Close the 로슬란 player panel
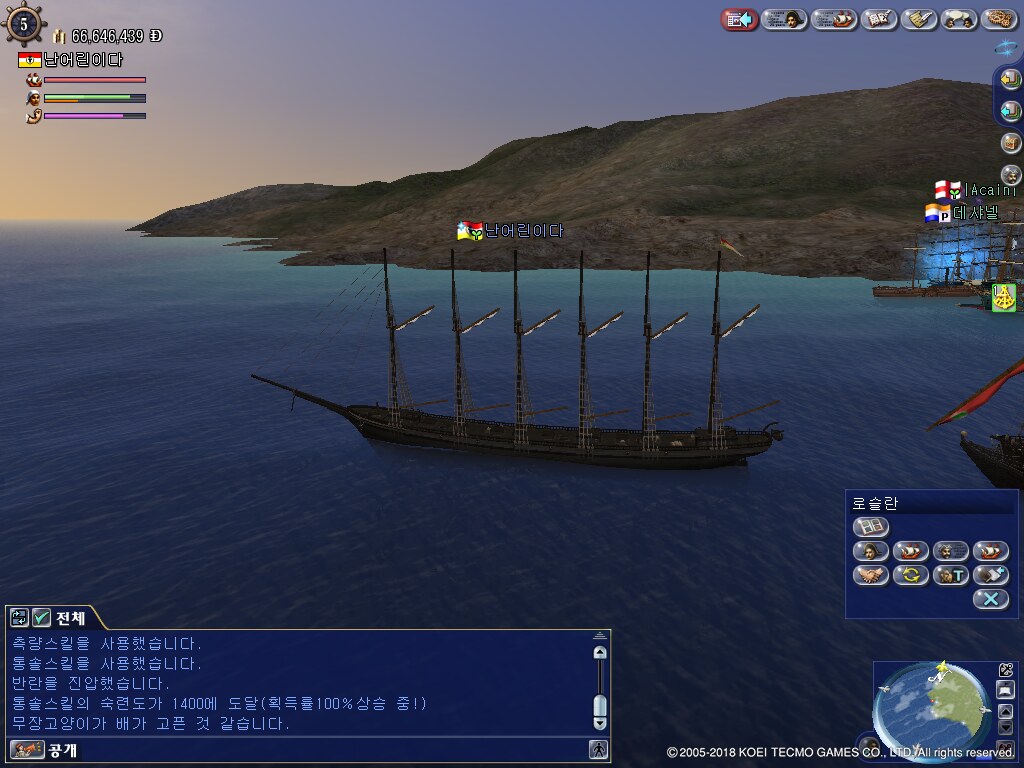Viewport: 1024px width, 768px height. pyautogui.click(x=990, y=599)
